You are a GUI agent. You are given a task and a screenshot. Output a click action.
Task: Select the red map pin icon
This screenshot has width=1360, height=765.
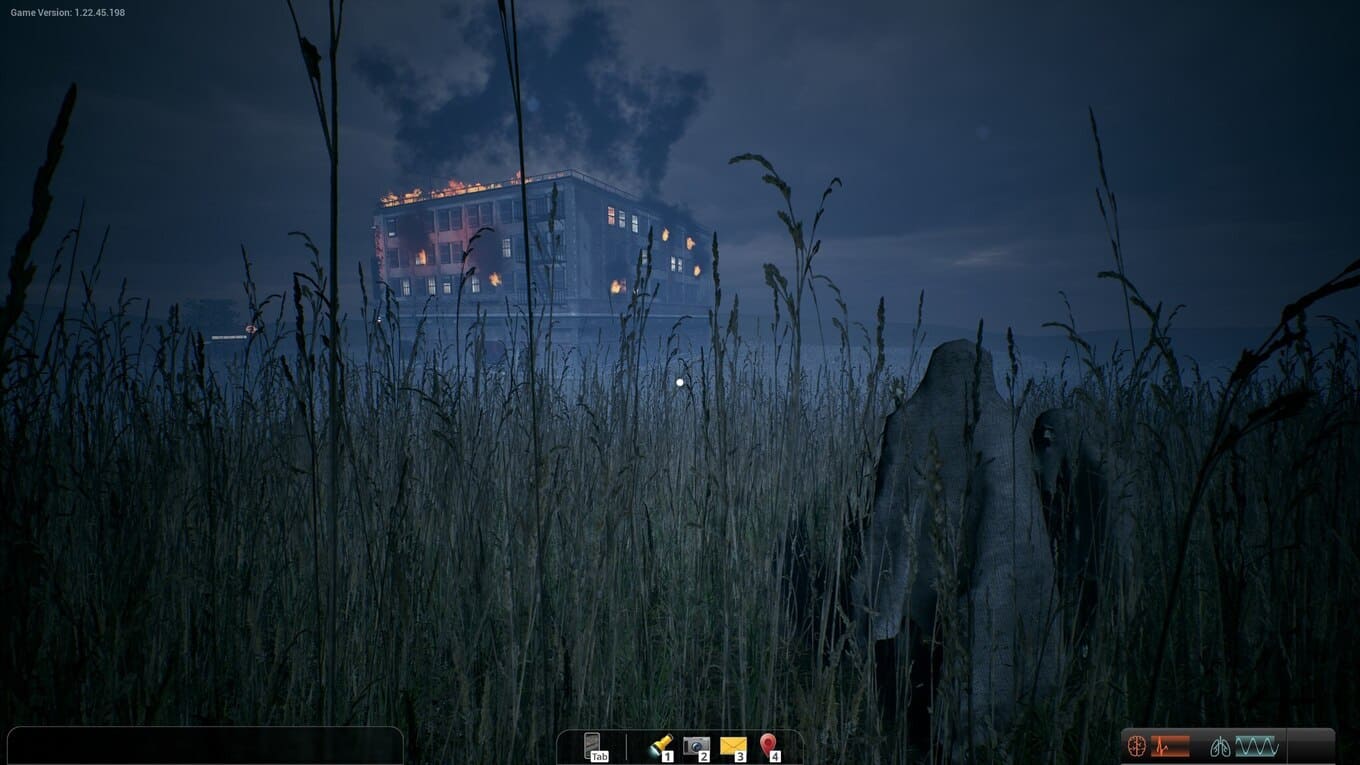click(x=768, y=746)
